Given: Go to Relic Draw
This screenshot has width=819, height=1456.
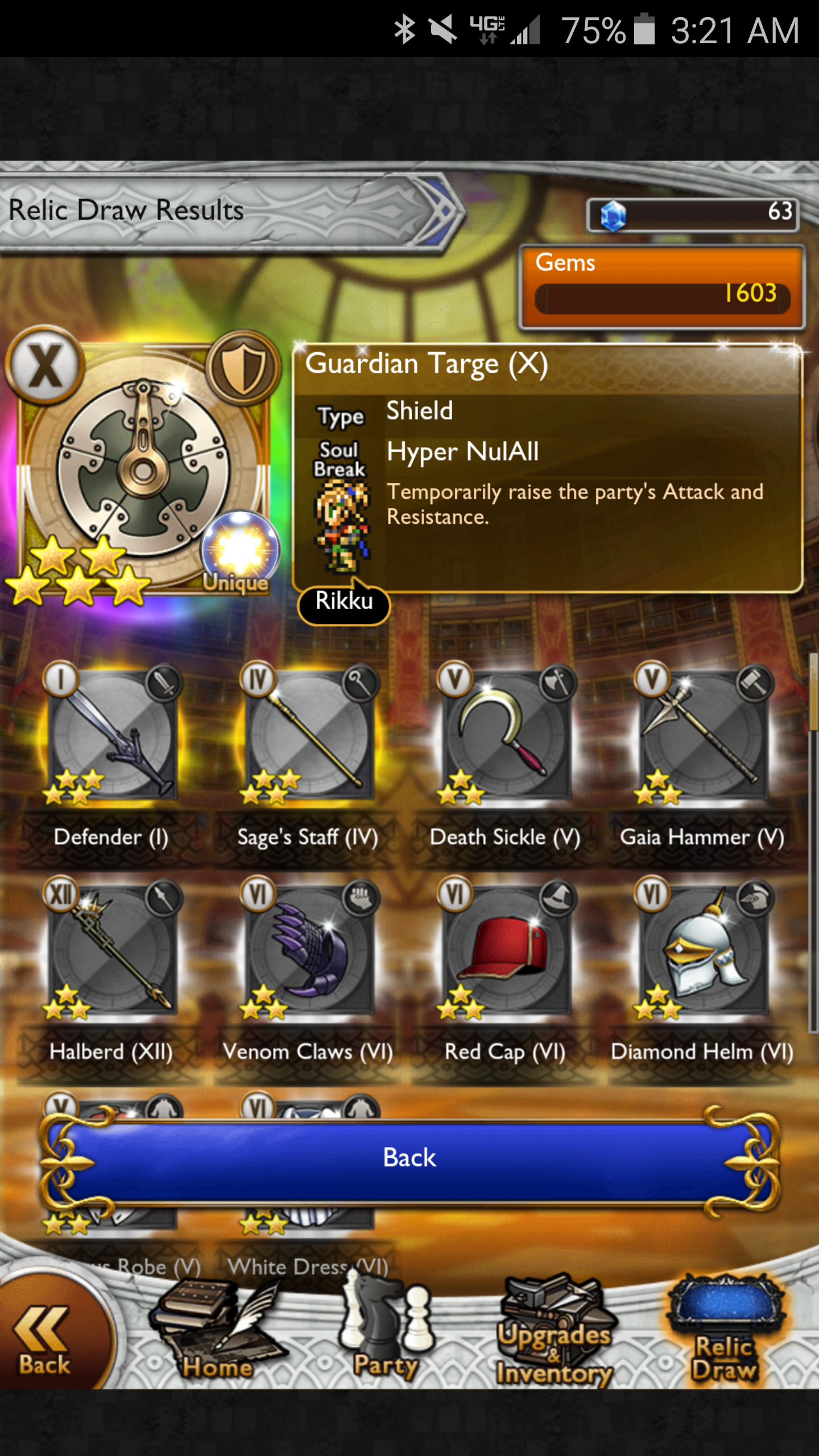Looking at the screenshot, I should [725, 1337].
